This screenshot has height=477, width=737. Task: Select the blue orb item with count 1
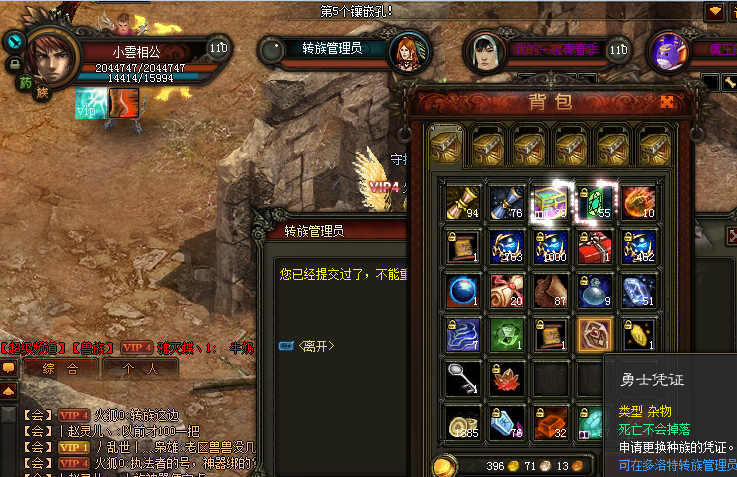461,290
